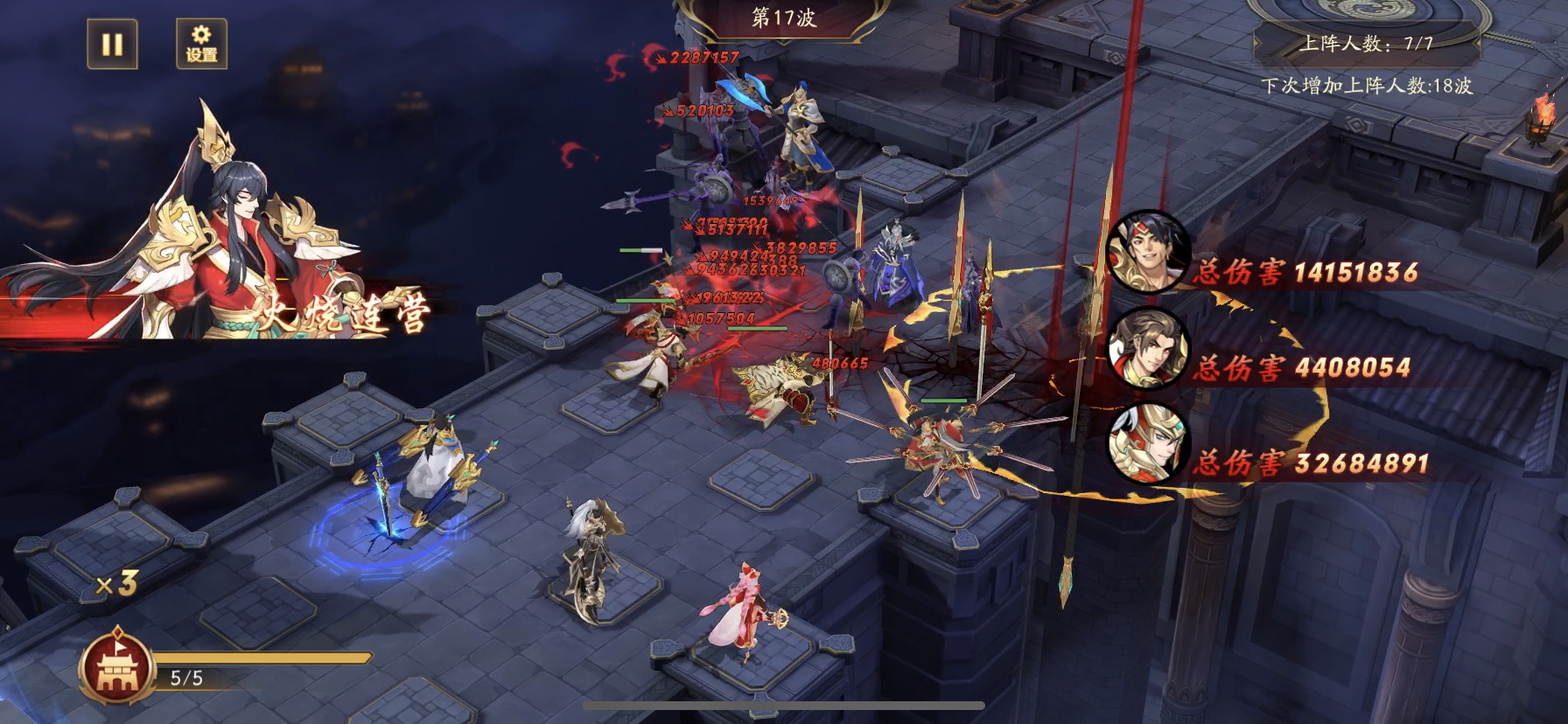The height and width of the screenshot is (724, 1568).
Task: Tap the pause button at top left
Action: tap(113, 42)
